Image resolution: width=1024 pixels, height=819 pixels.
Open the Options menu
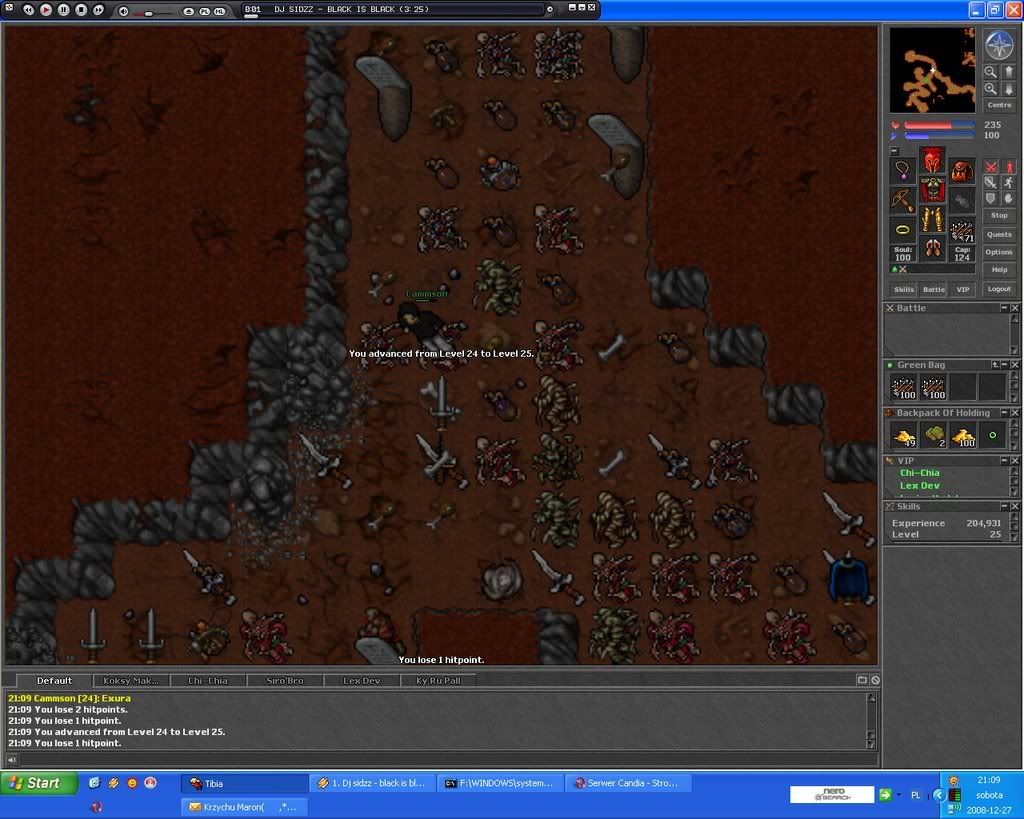click(x=999, y=252)
